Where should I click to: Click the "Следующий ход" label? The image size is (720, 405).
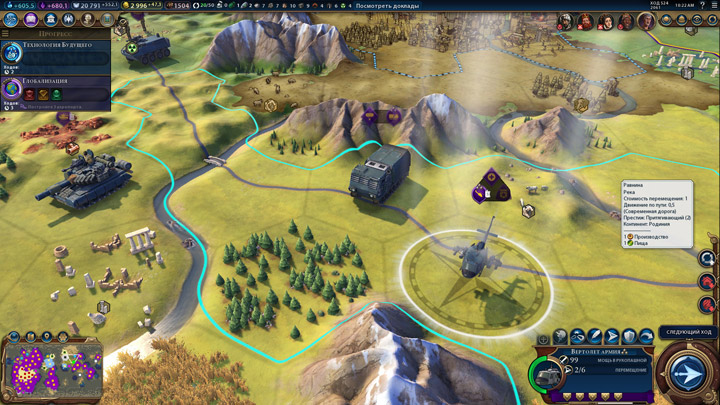pyautogui.click(x=687, y=332)
